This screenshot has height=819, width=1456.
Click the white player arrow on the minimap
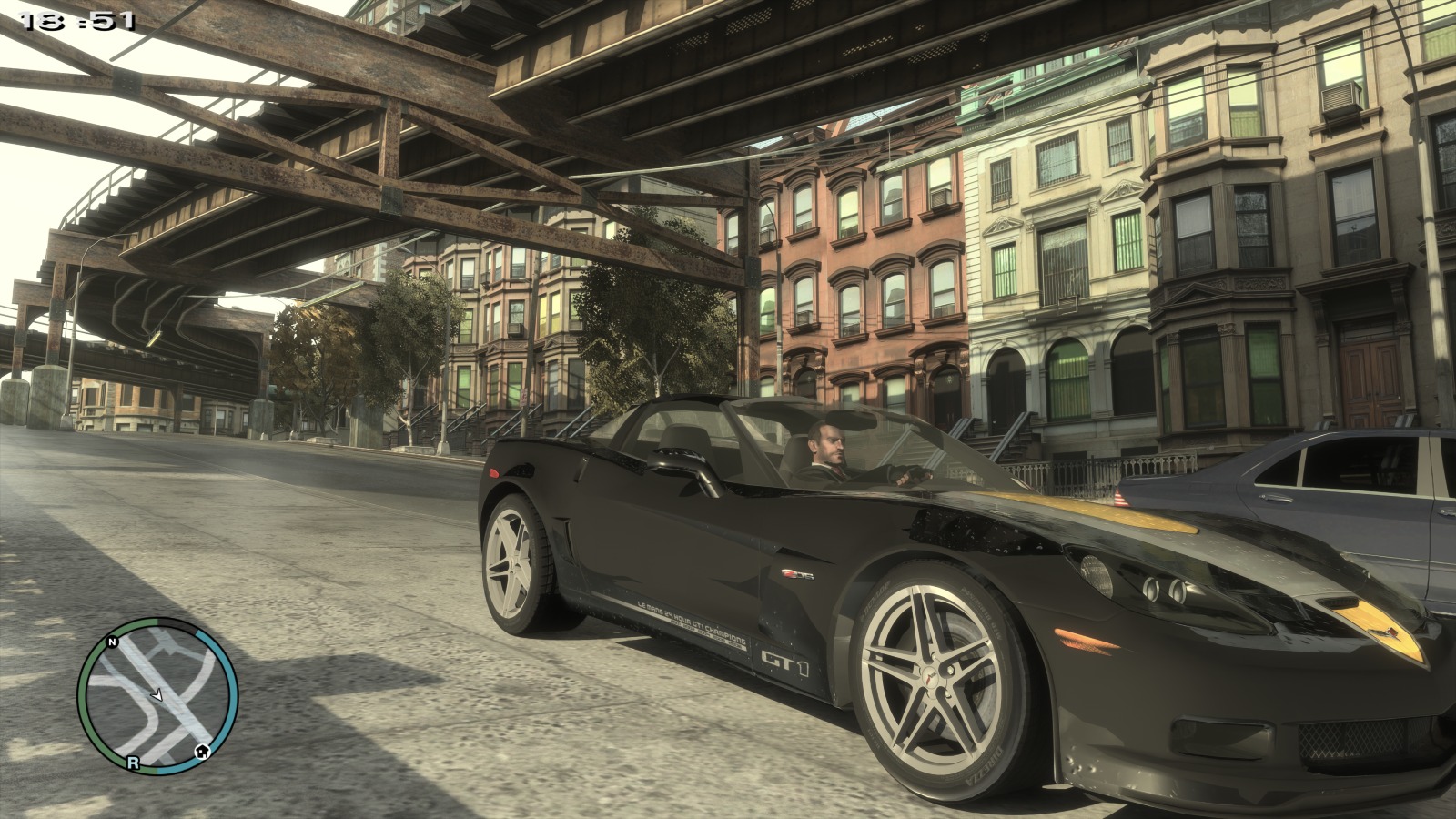(x=157, y=695)
